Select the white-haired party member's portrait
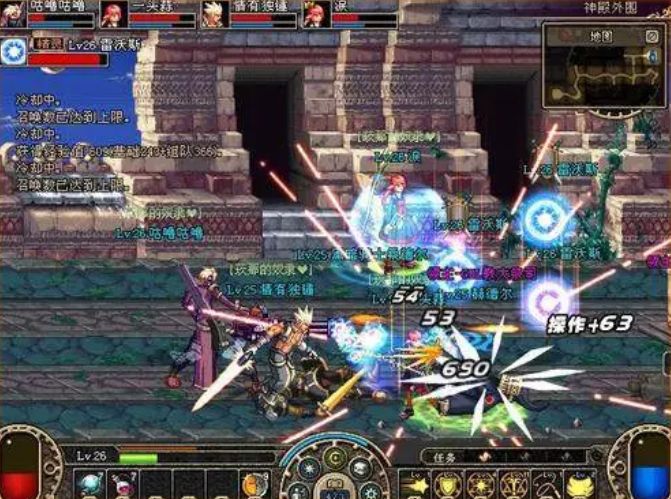 212,13
